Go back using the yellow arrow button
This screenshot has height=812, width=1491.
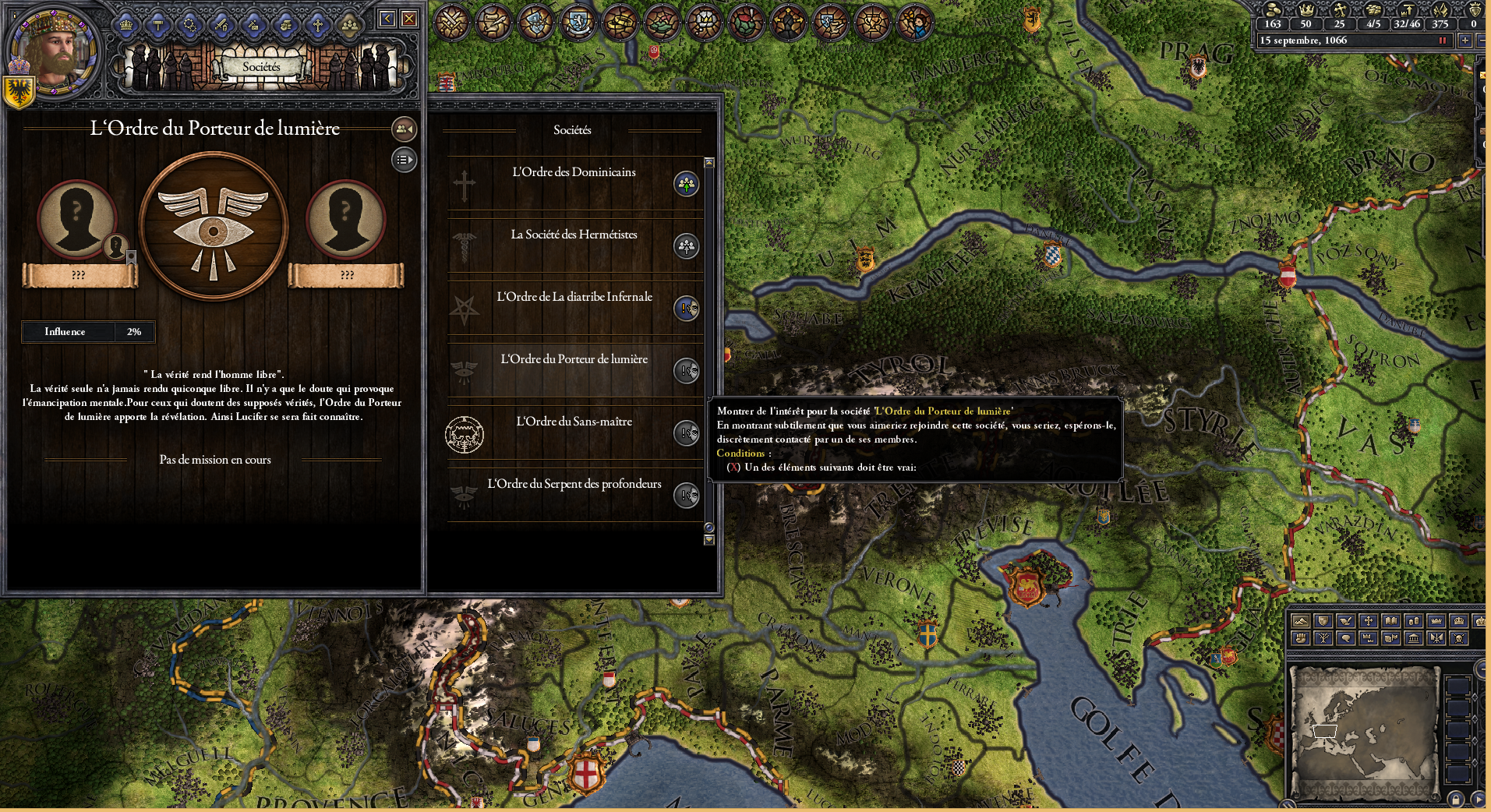387,19
